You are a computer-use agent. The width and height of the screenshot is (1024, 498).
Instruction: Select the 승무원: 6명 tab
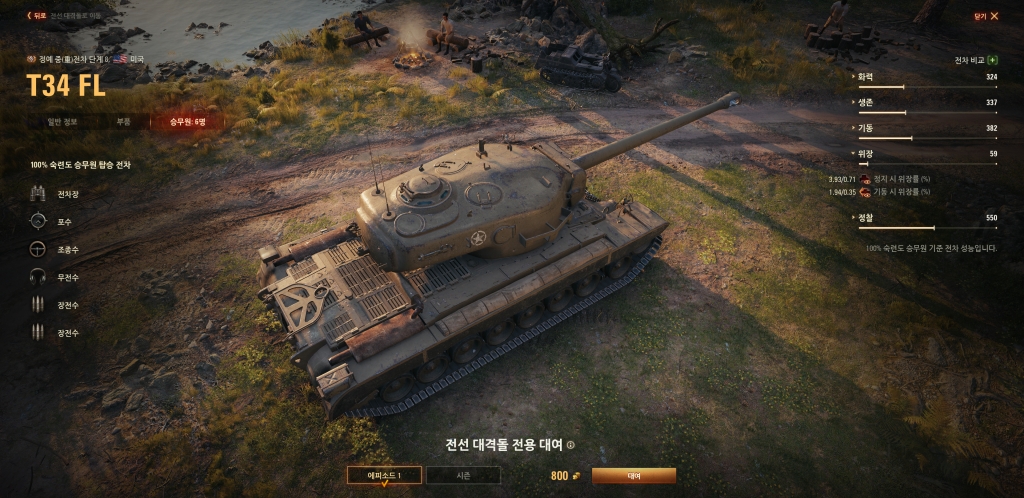(x=186, y=122)
